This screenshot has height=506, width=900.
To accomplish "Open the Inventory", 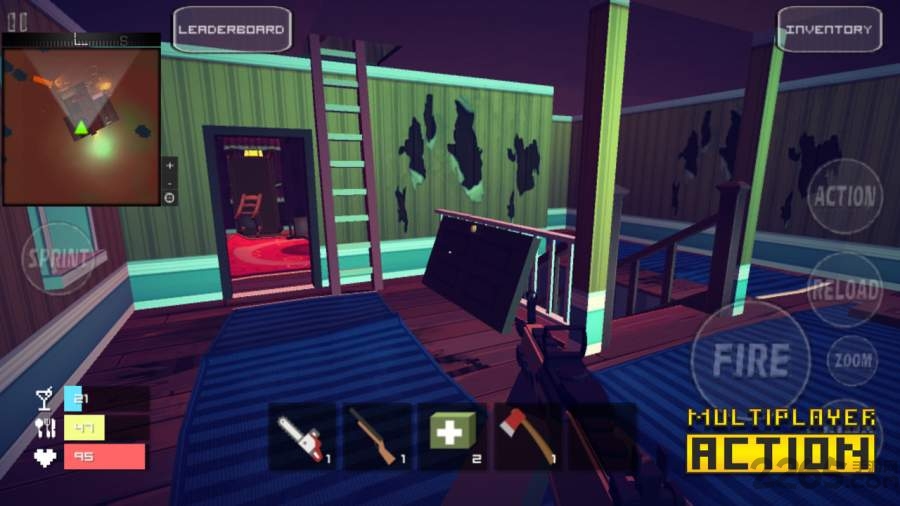I will [829, 29].
